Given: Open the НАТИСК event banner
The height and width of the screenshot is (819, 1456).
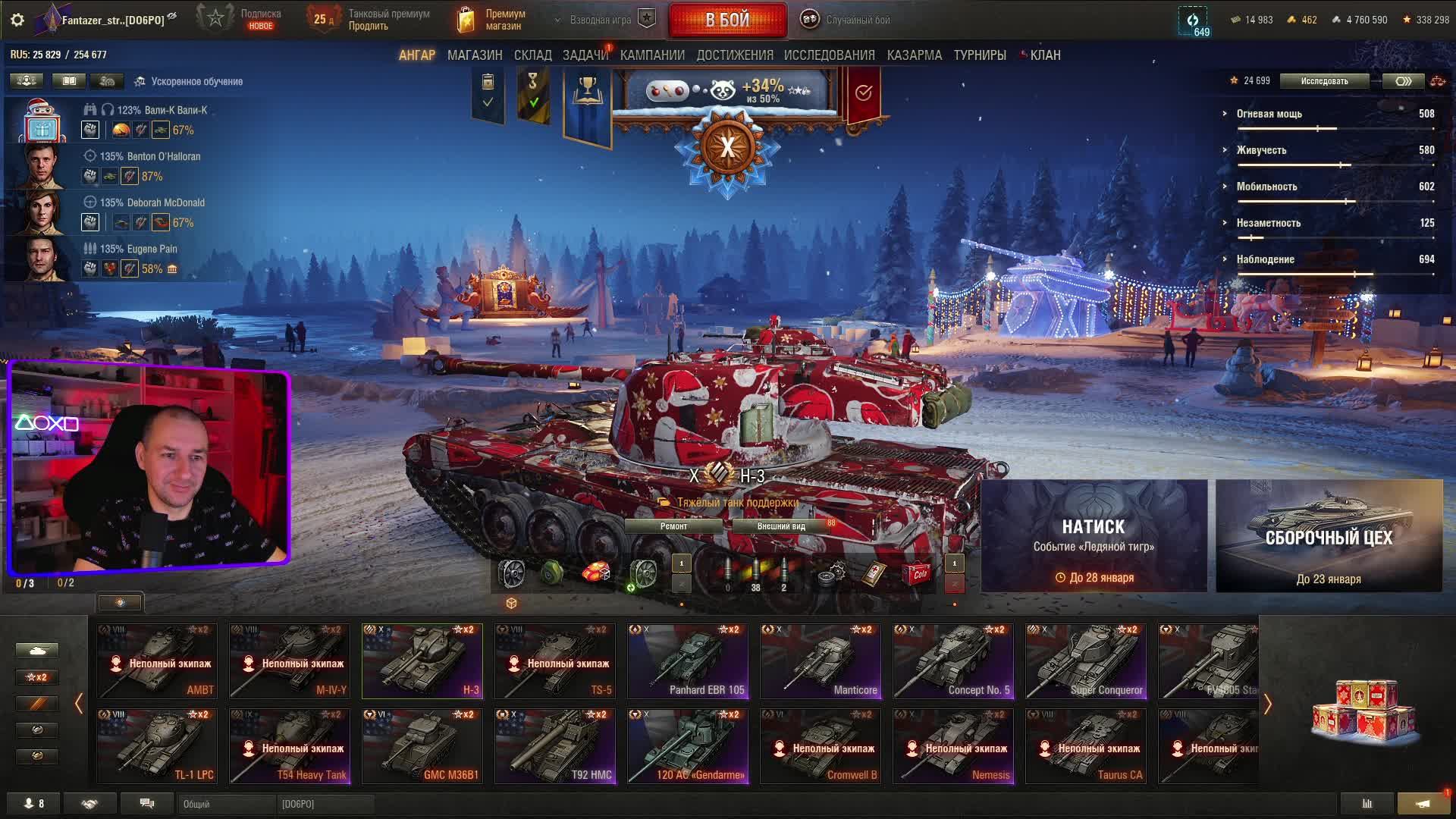Looking at the screenshot, I should coord(1094,535).
